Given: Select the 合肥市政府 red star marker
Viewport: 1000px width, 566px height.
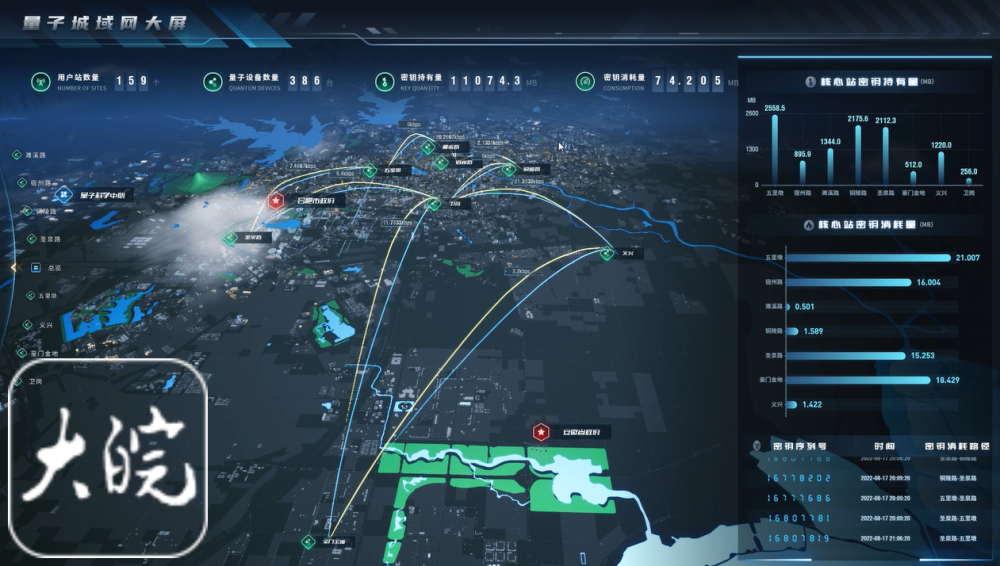Looking at the screenshot, I should [275, 201].
